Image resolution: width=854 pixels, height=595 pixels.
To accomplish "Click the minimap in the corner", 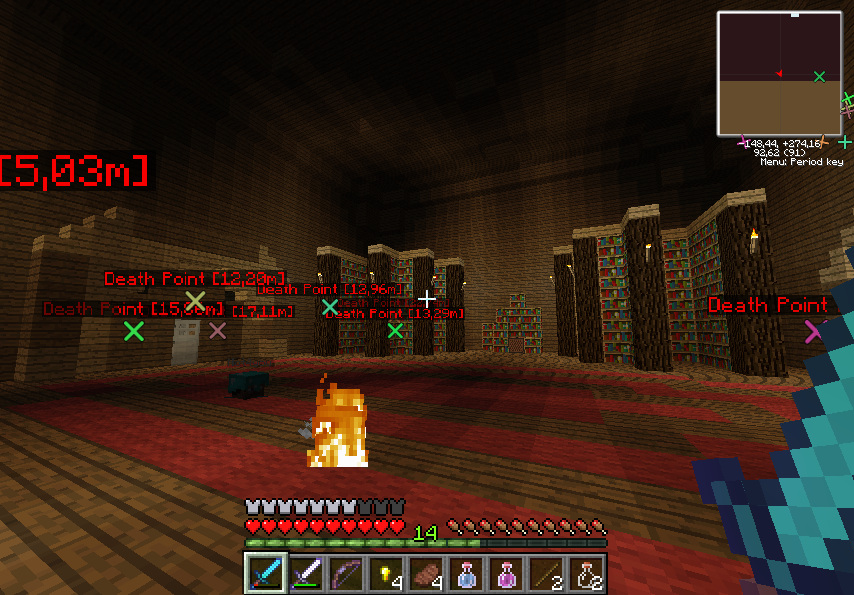I will [x=779, y=73].
